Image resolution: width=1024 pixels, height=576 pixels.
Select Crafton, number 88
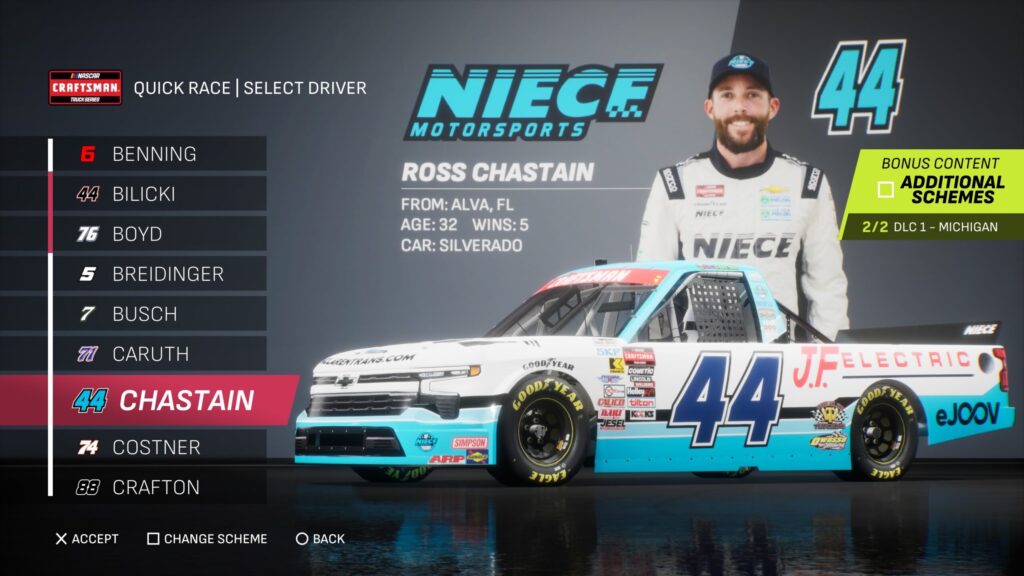pos(156,487)
